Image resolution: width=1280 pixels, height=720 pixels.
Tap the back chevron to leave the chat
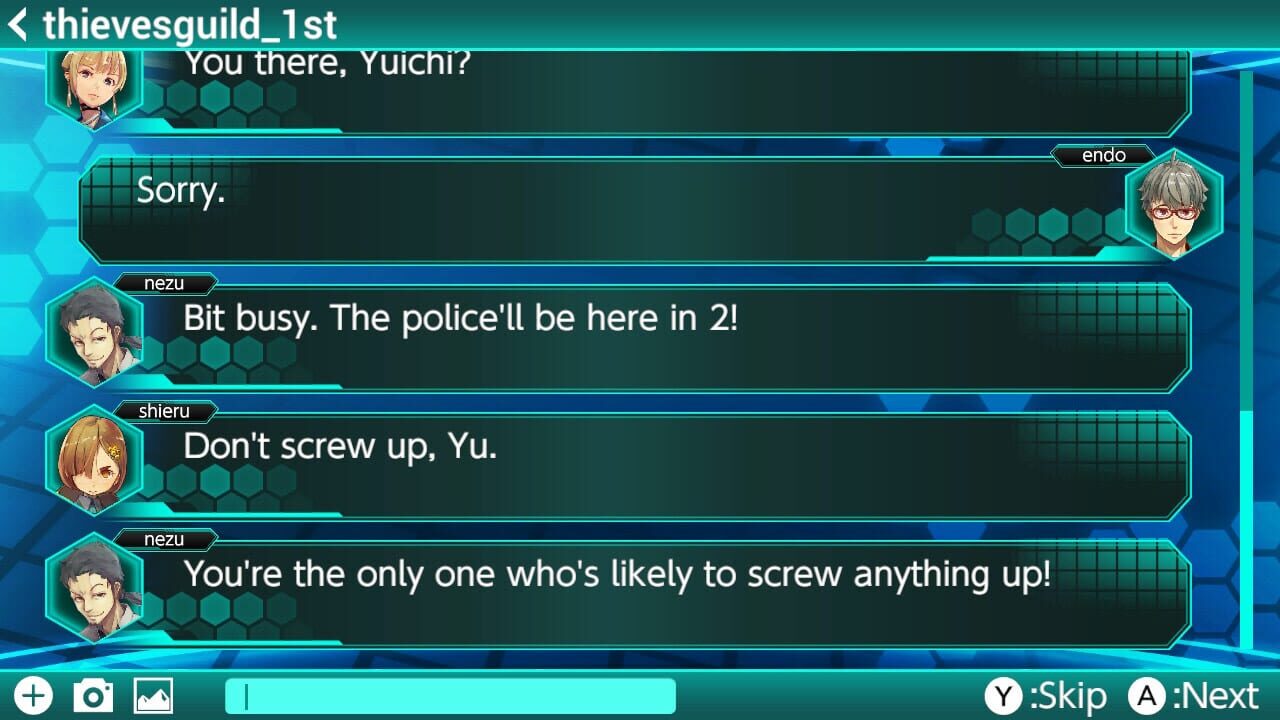[x=17, y=25]
